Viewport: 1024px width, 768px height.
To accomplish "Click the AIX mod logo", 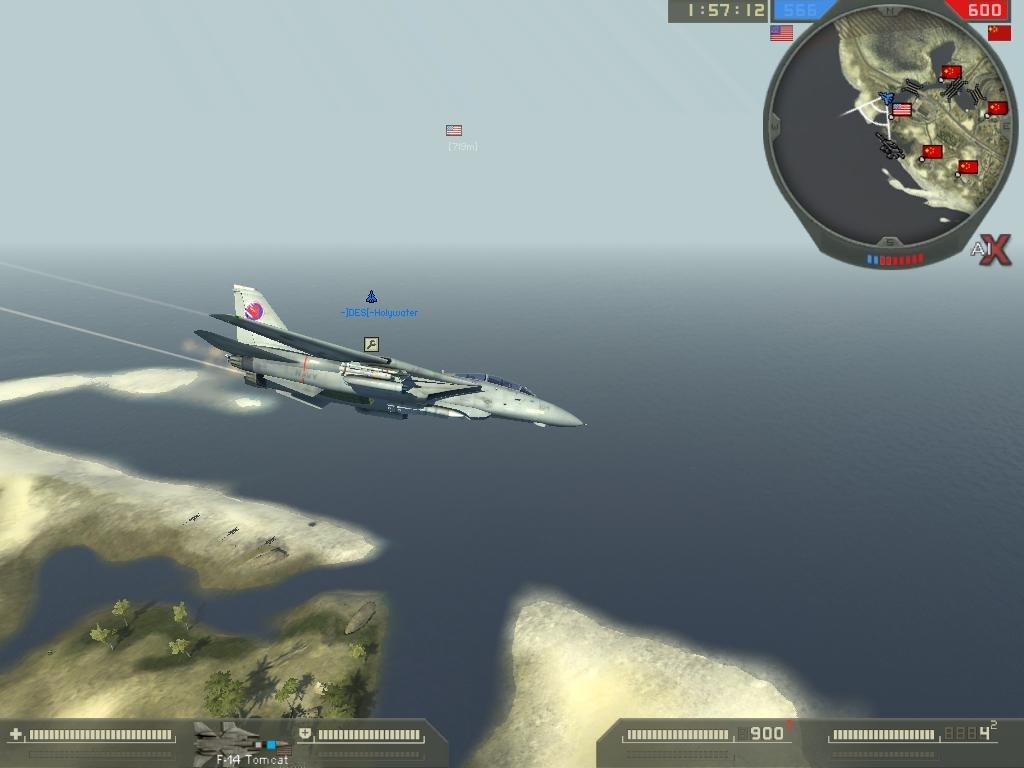I will tap(990, 249).
